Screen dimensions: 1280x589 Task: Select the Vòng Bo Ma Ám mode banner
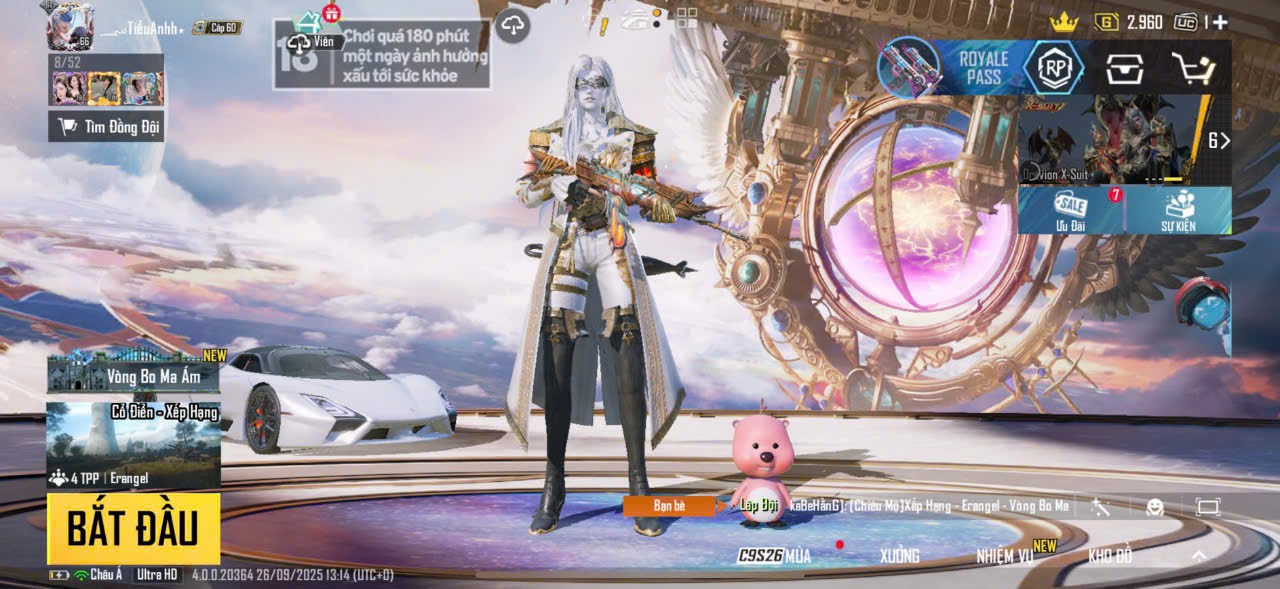pyautogui.click(x=133, y=373)
